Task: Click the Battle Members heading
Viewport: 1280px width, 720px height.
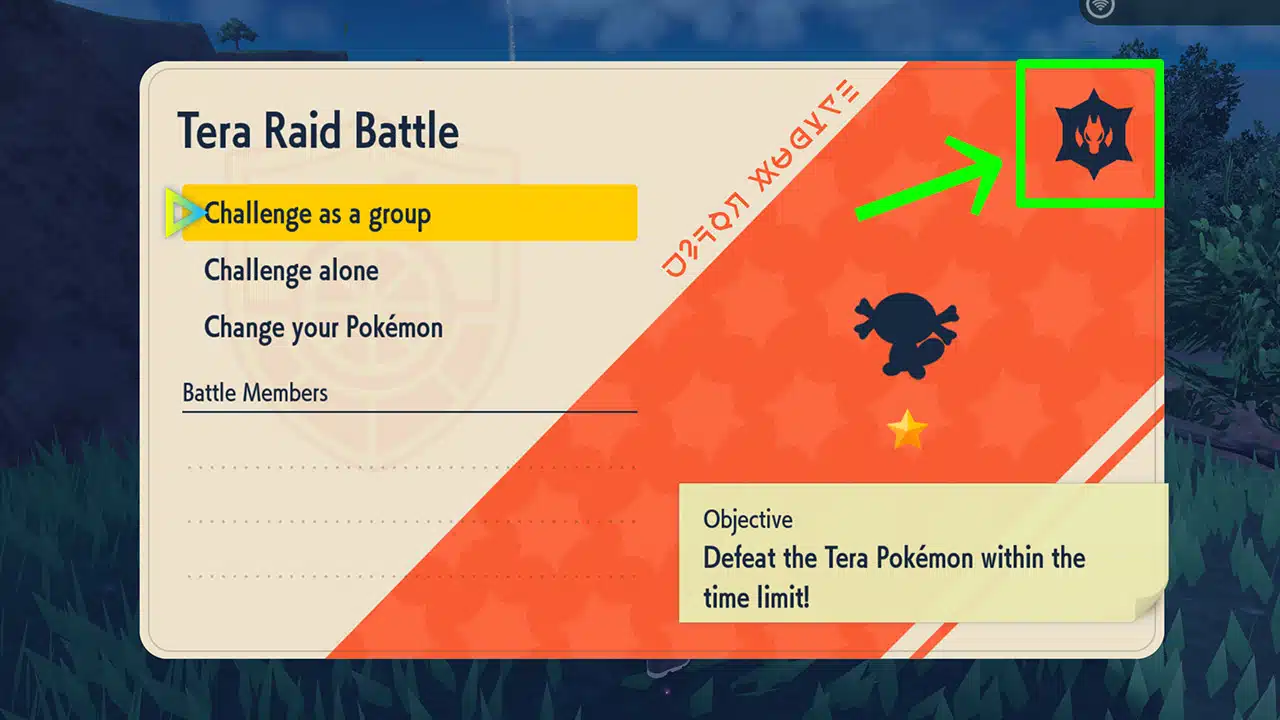Action: [x=254, y=392]
